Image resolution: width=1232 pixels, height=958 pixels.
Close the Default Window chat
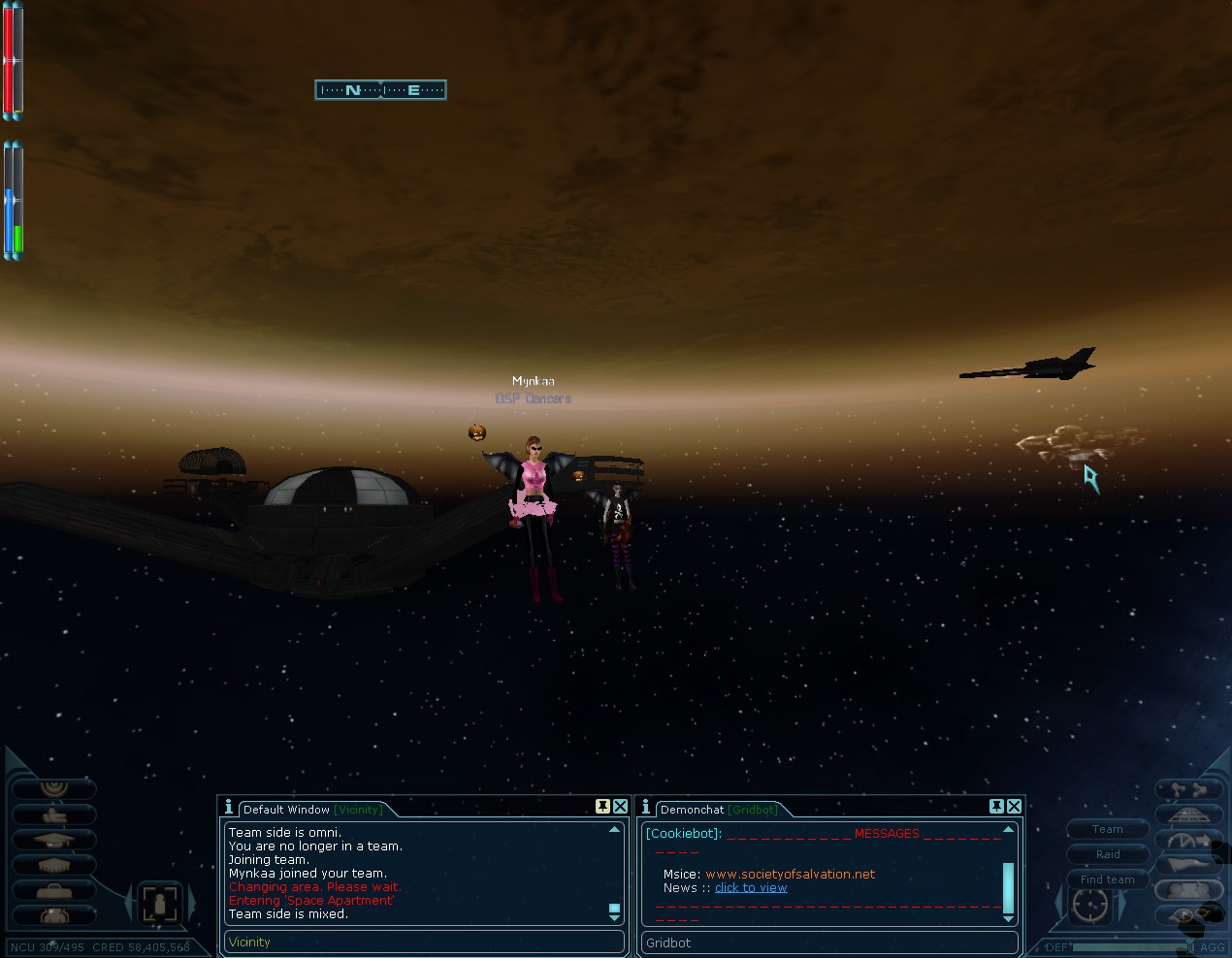(620, 807)
